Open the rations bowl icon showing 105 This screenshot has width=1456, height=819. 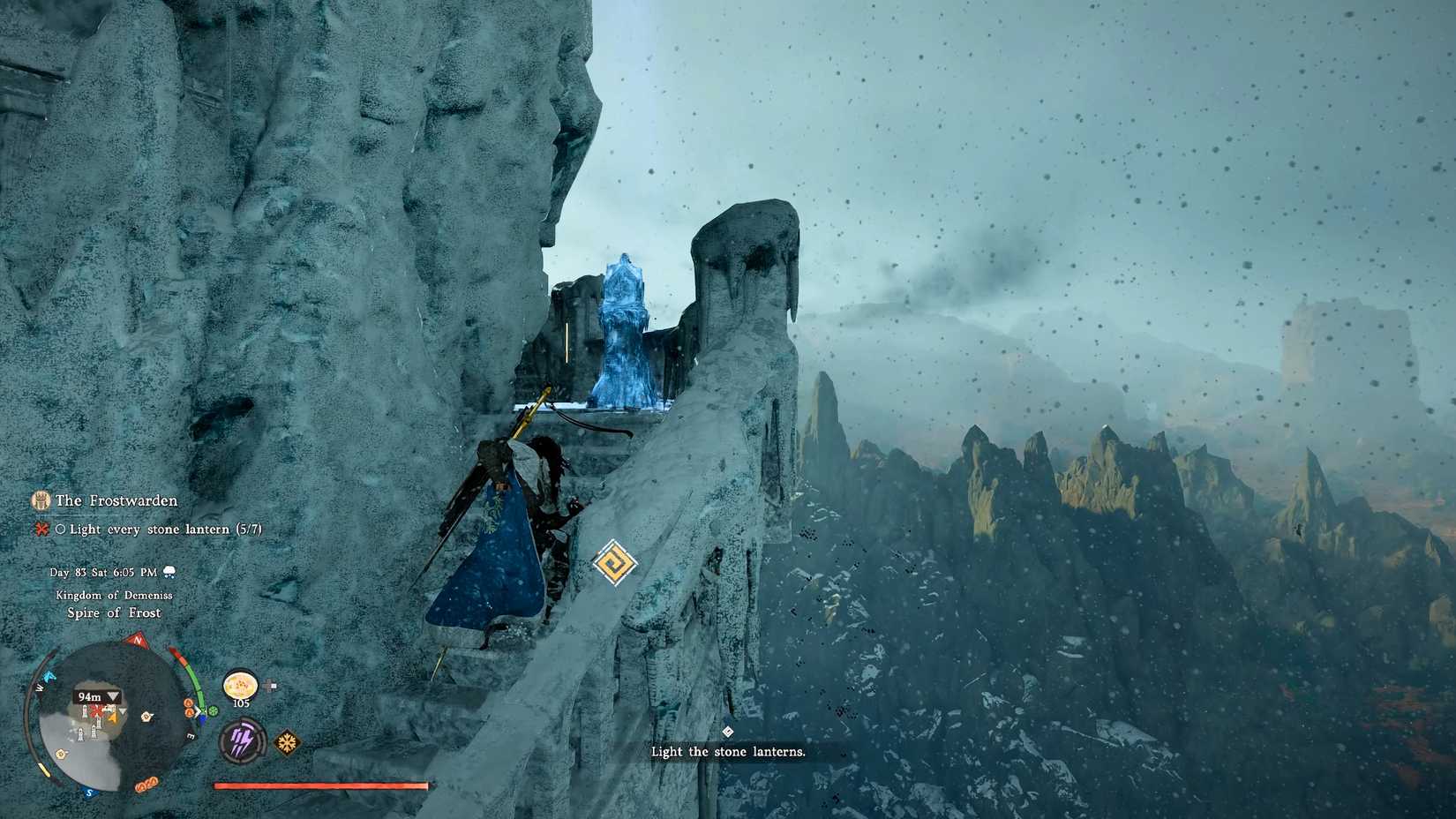(240, 685)
